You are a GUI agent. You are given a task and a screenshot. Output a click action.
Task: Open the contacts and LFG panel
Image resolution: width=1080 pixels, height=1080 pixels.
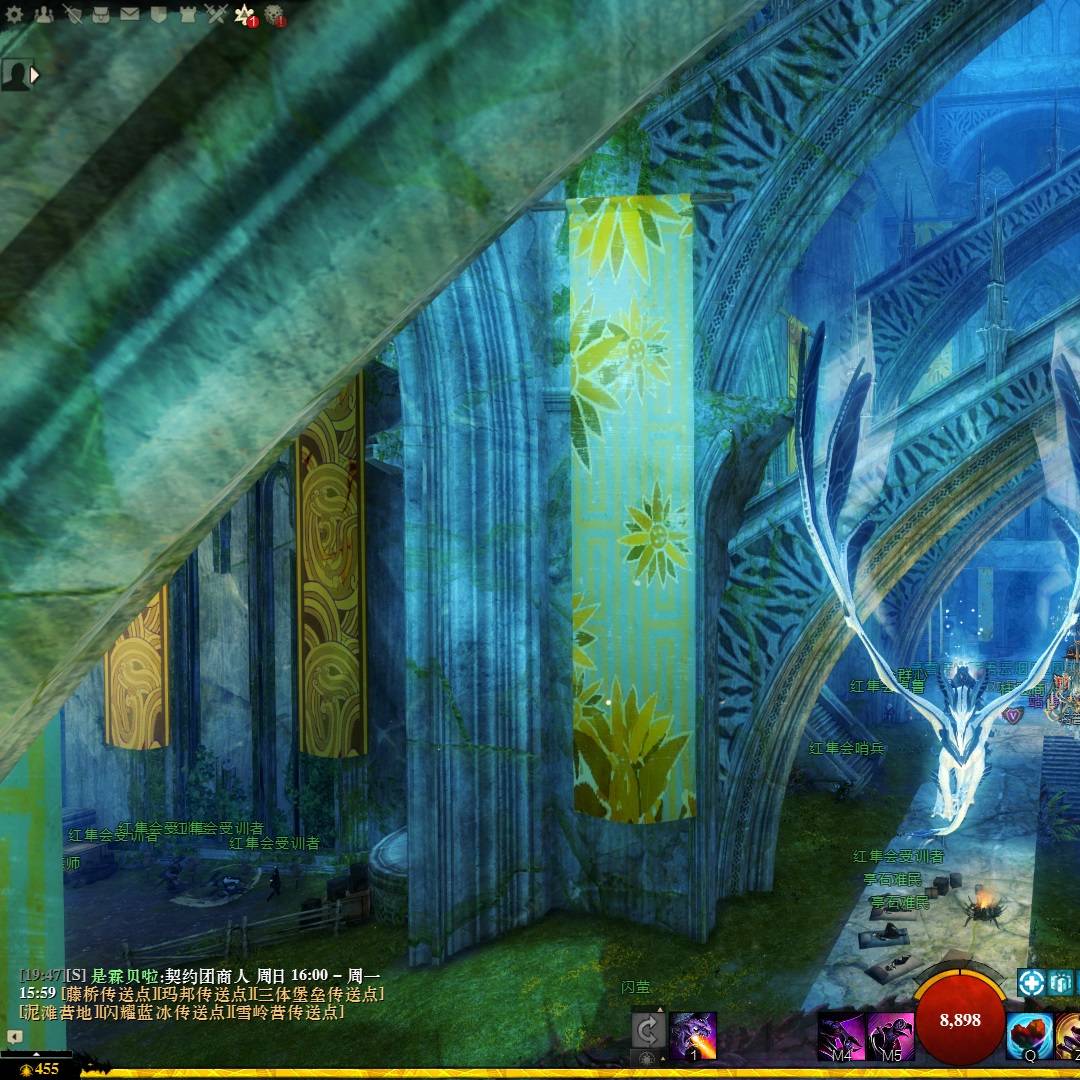43,14
